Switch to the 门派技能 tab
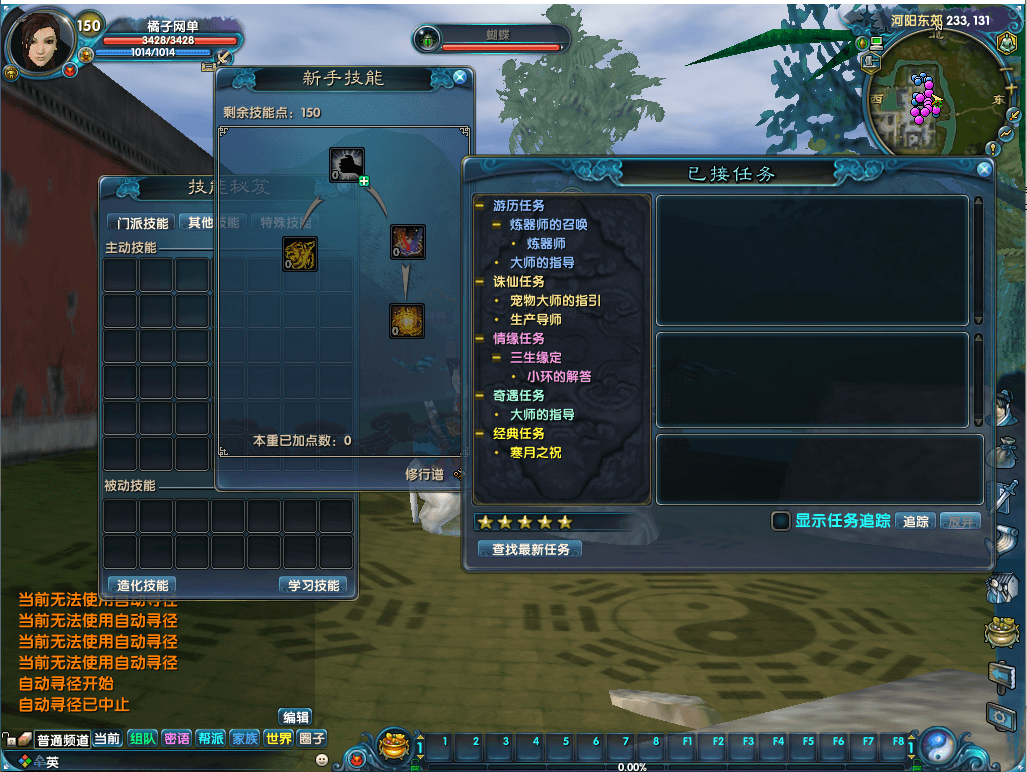1027x772 pixels. tap(143, 223)
